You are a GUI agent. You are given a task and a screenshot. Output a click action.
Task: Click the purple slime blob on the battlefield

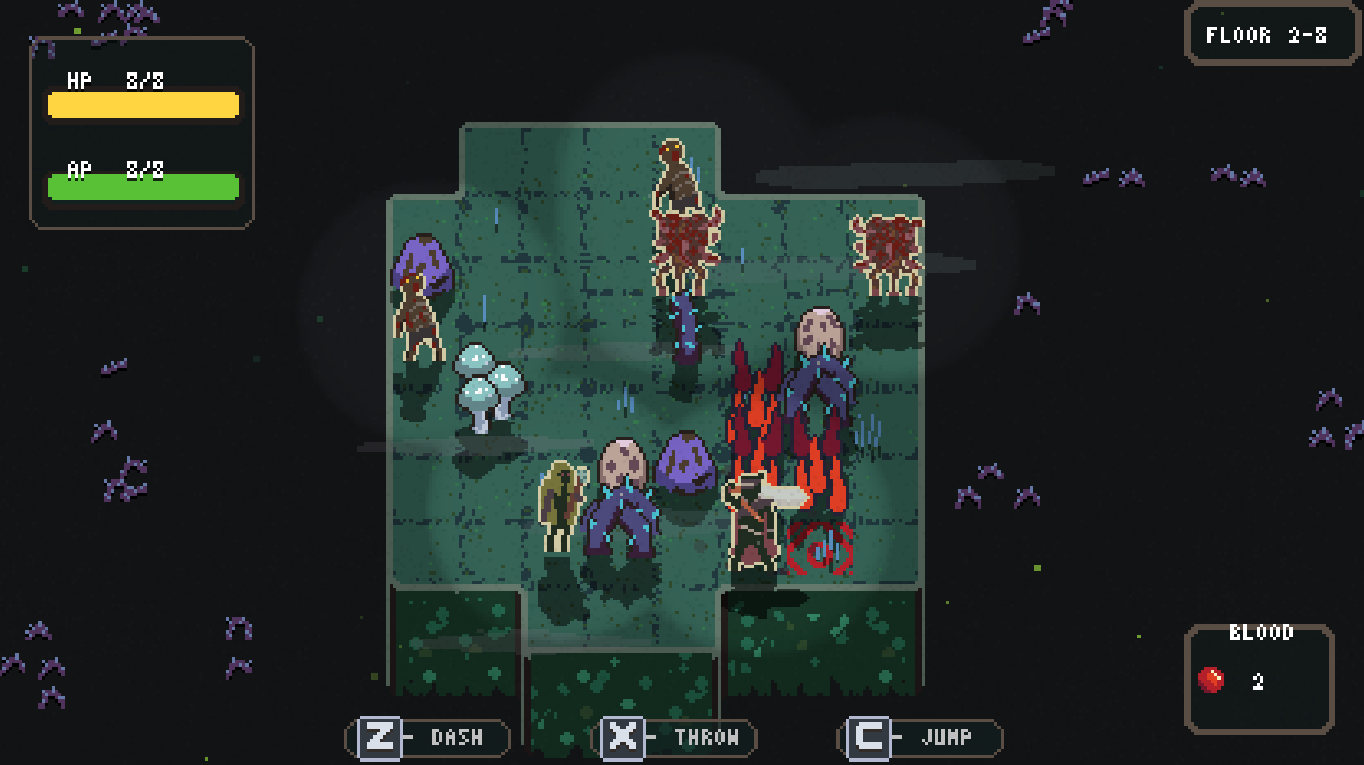(x=686, y=462)
